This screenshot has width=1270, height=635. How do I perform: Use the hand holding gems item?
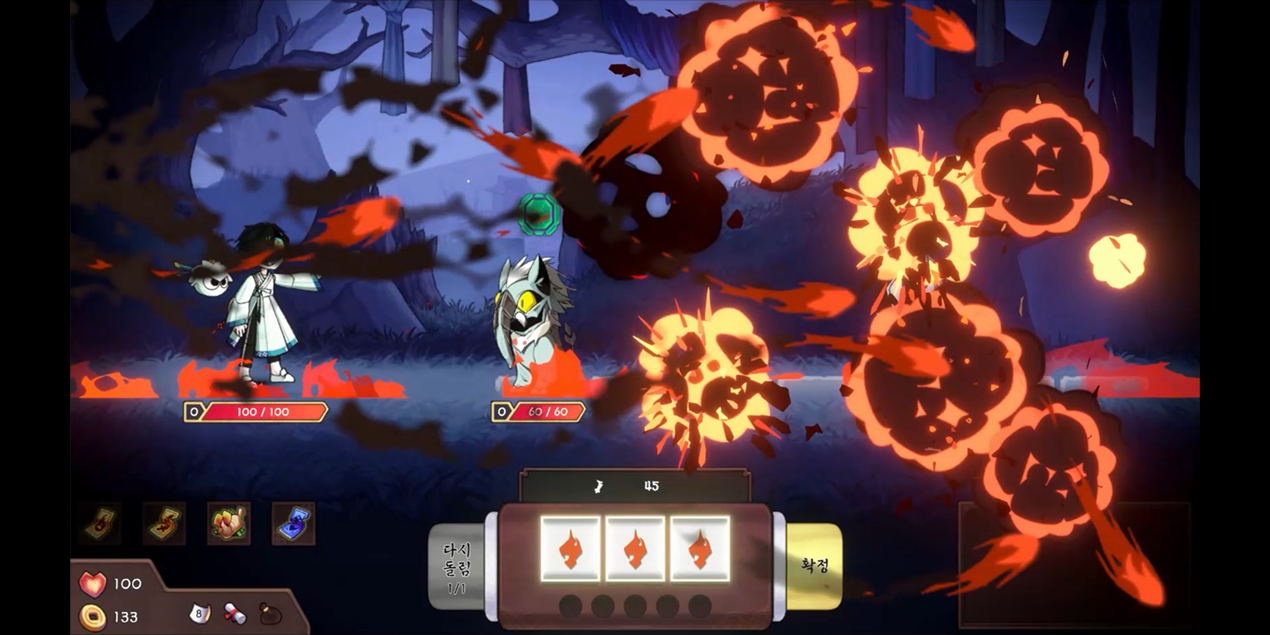tap(229, 523)
